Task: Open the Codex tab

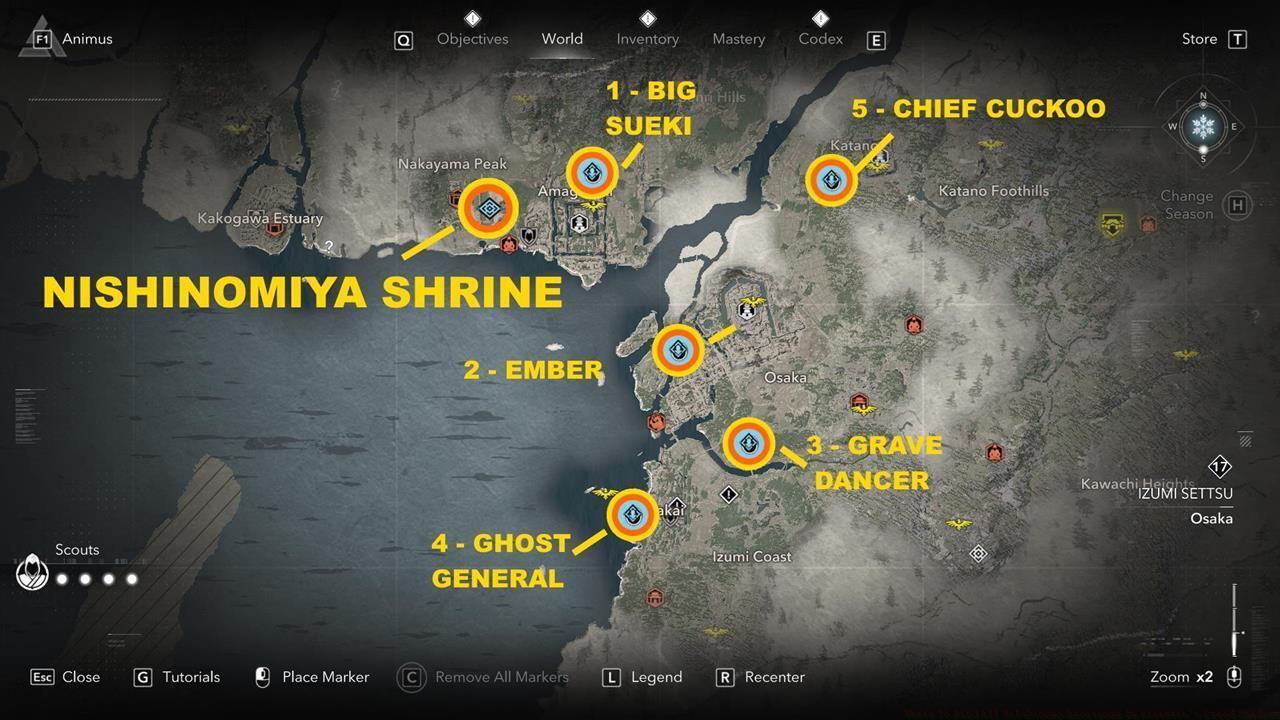Action: (x=820, y=39)
